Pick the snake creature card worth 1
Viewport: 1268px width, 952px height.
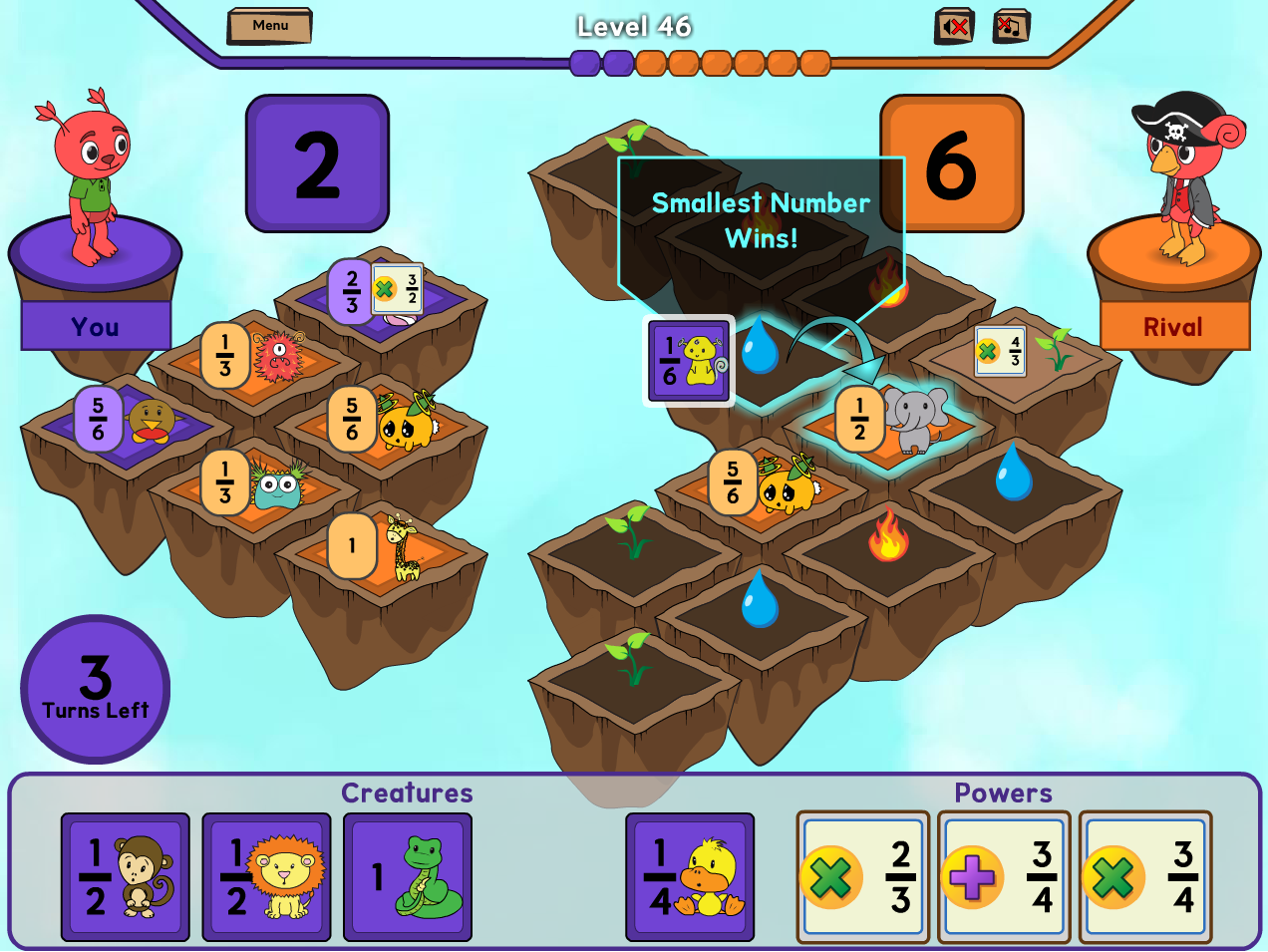point(408,877)
